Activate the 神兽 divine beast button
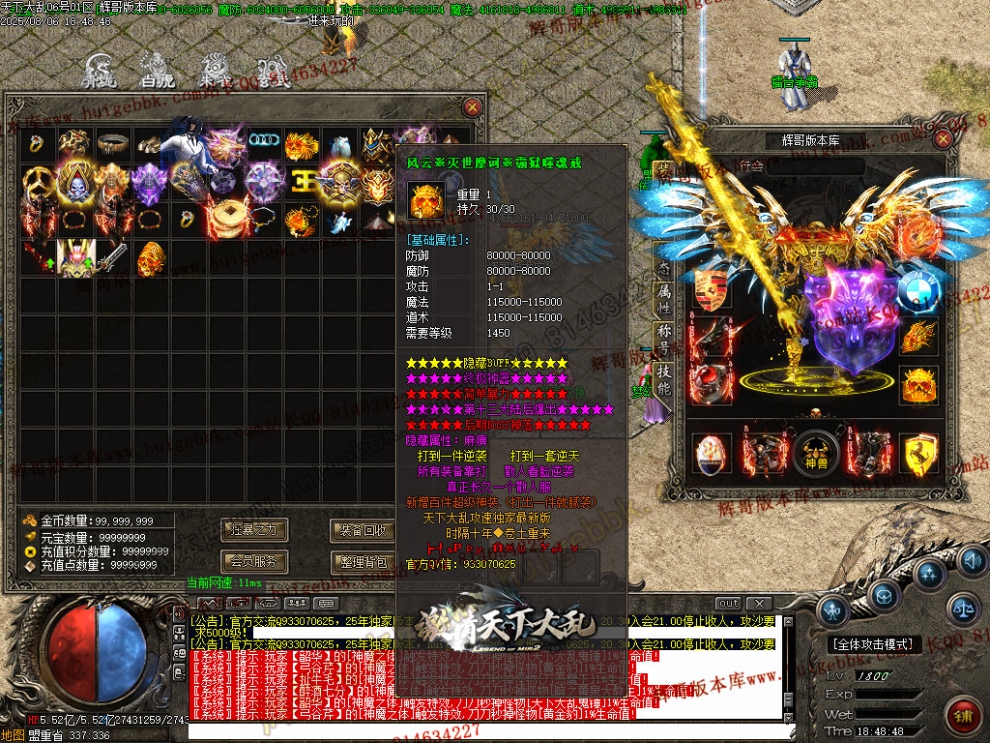Image resolution: width=990 pixels, height=743 pixels. coord(816,454)
